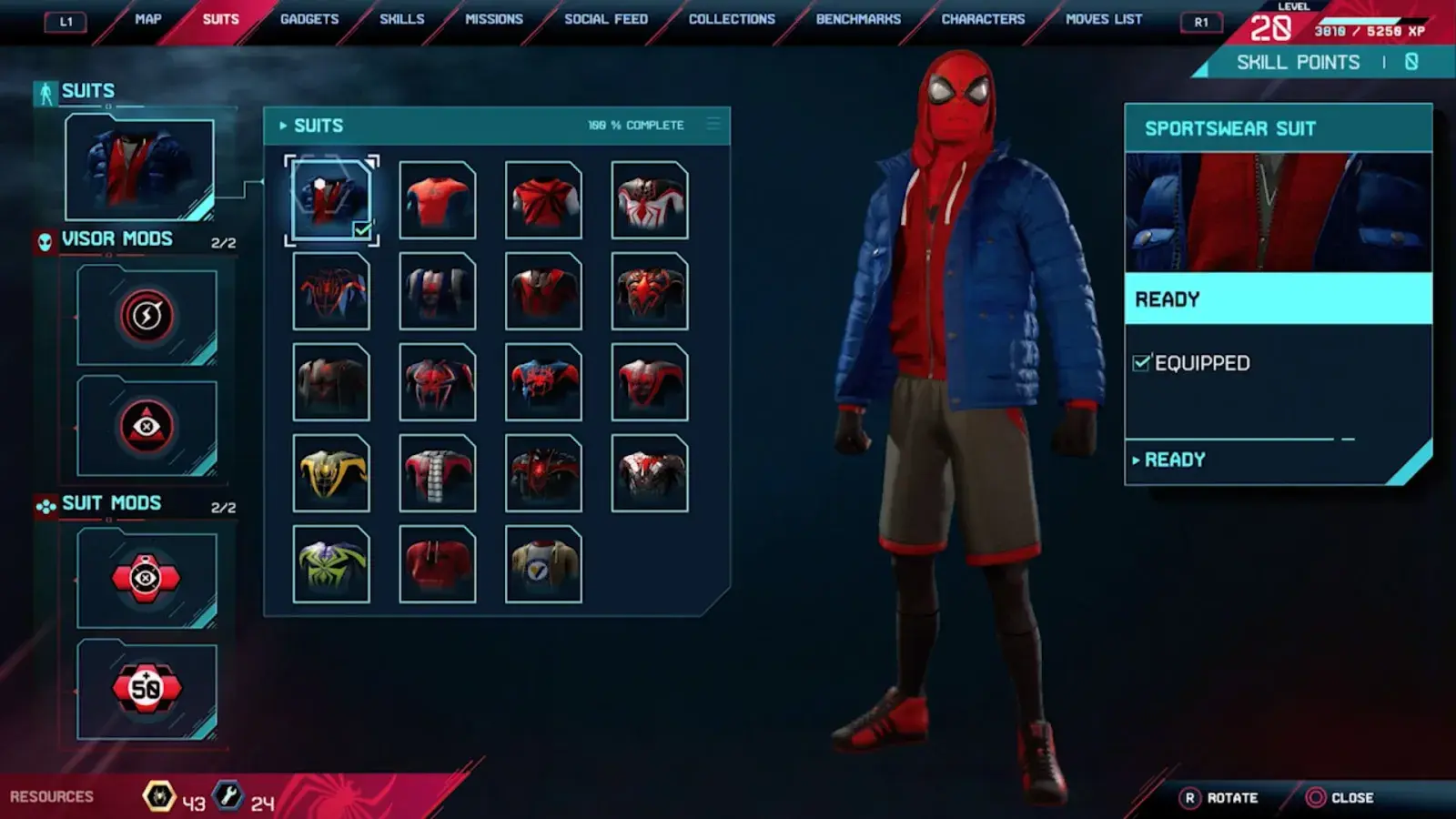Screen dimensions: 1456x819
Task: Open the eye symbol visor mod slot
Action: [147, 427]
